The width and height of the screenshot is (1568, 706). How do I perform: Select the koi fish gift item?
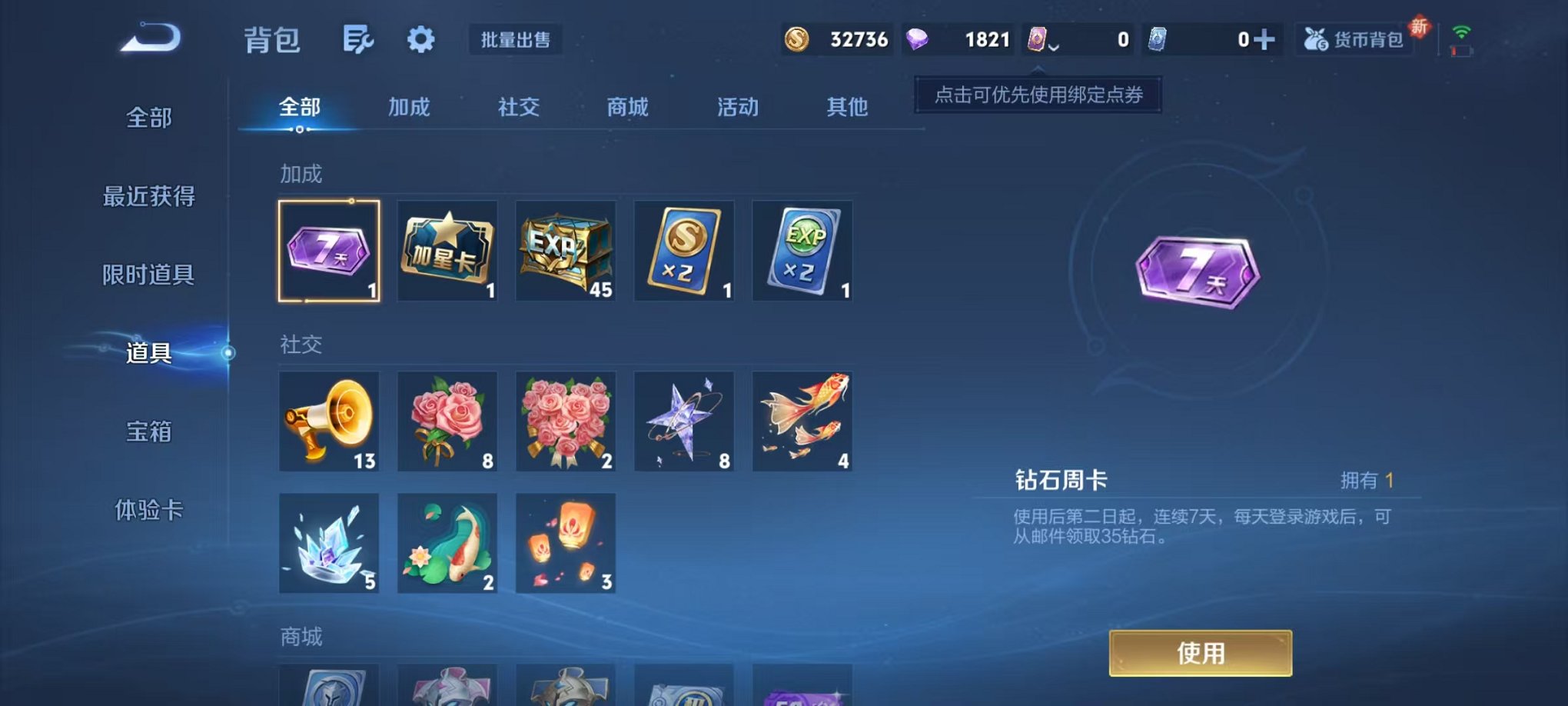447,544
